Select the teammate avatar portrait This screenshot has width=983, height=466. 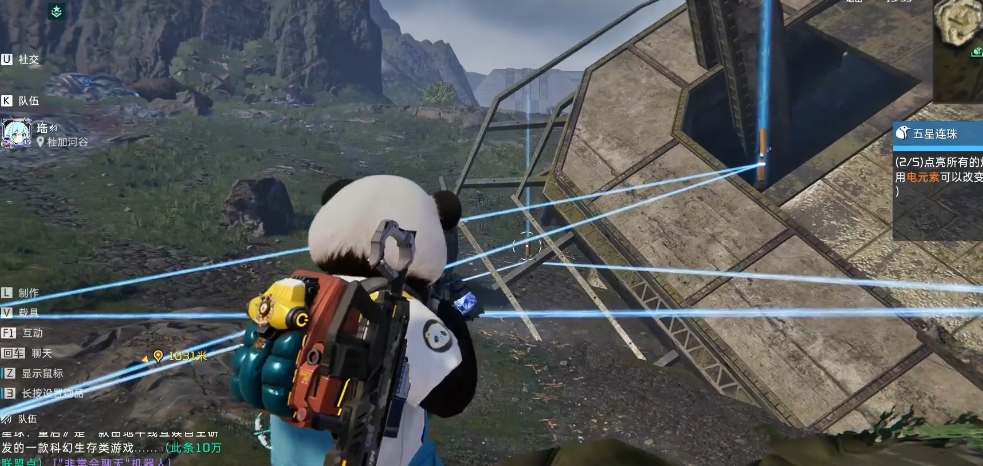pos(17,134)
